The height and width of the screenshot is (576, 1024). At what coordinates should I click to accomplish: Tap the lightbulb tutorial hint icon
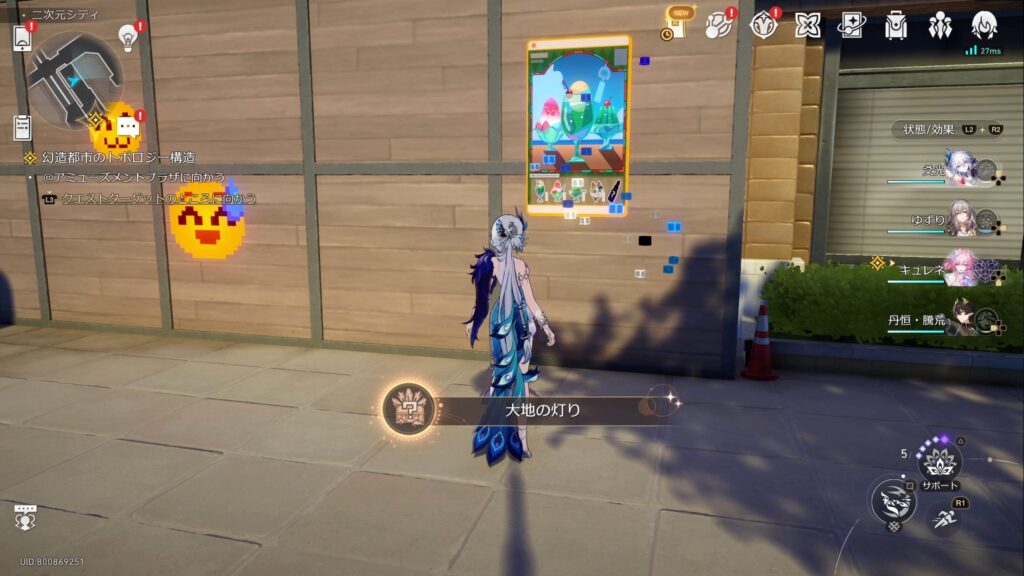128,37
